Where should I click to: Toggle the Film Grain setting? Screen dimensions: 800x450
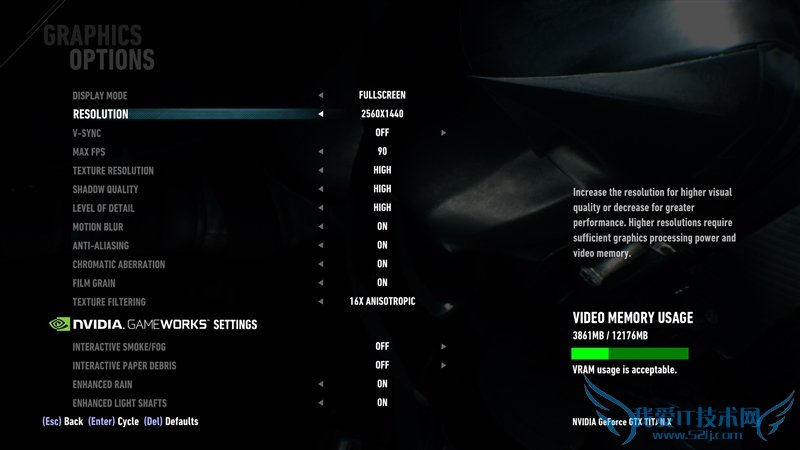[x=93, y=283]
